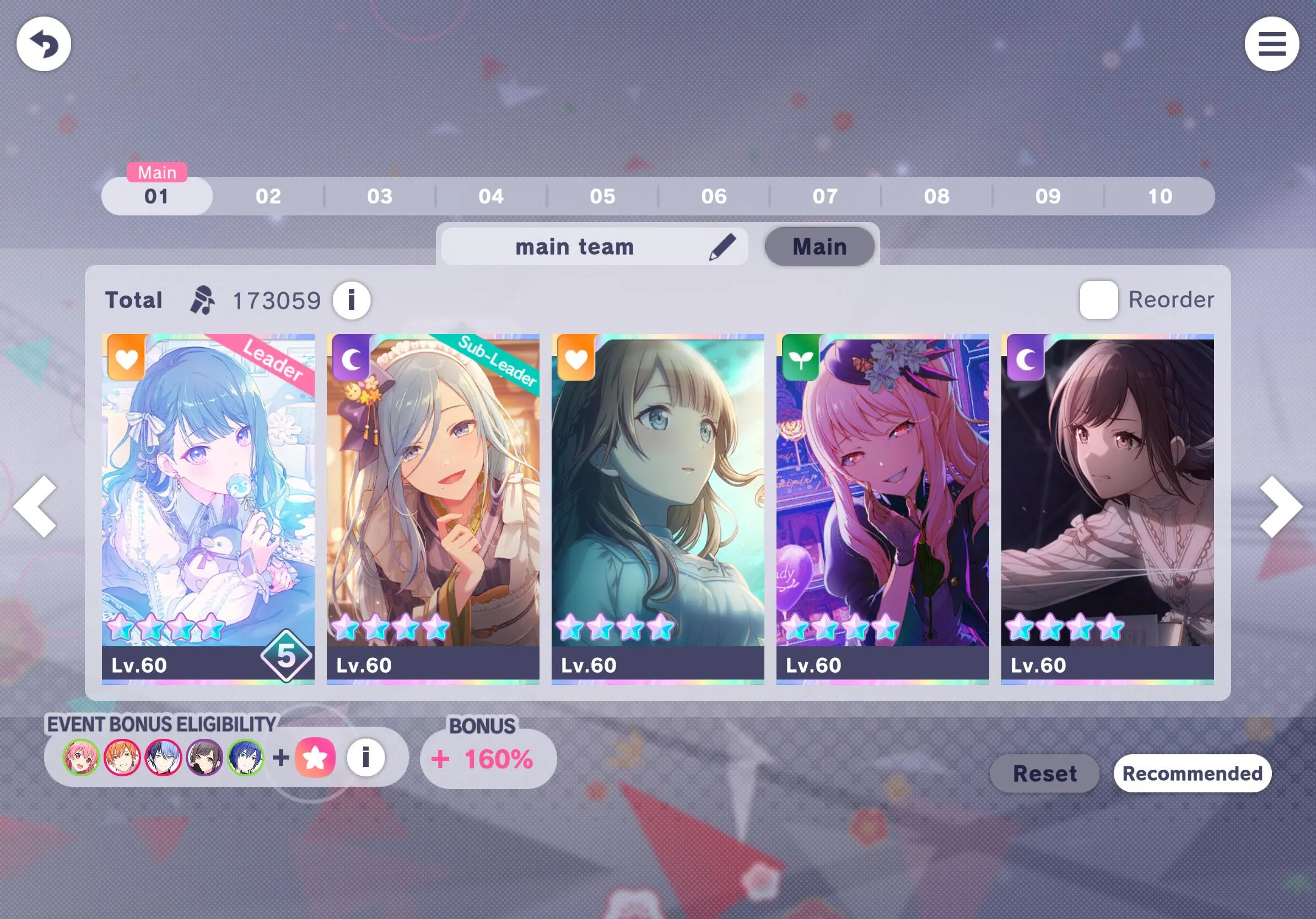Click the Main team designation button
Screen dimensions: 1316x919
pos(819,247)
